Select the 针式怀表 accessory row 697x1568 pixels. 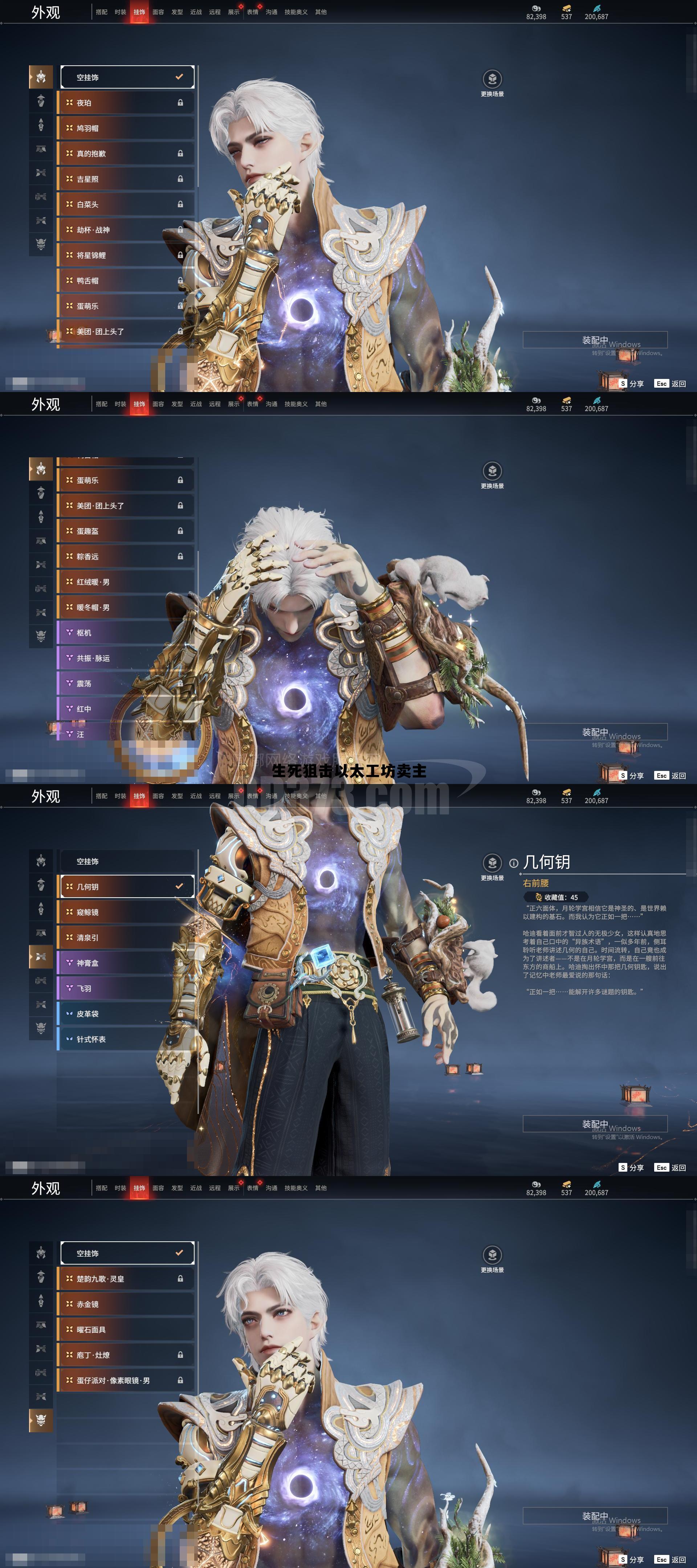[x=127, y=1040]
